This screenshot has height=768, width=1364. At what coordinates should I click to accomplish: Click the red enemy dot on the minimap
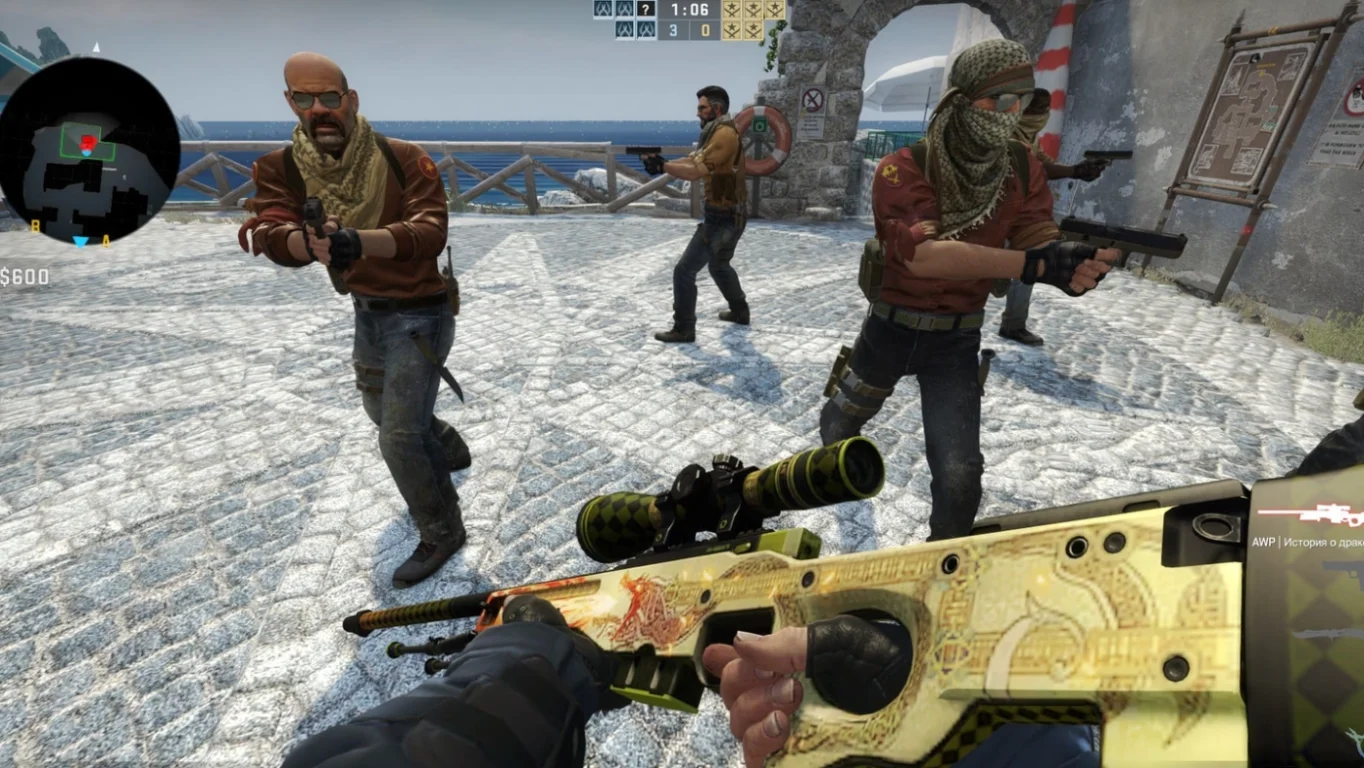pyautogui.click(x=88, y=140)
